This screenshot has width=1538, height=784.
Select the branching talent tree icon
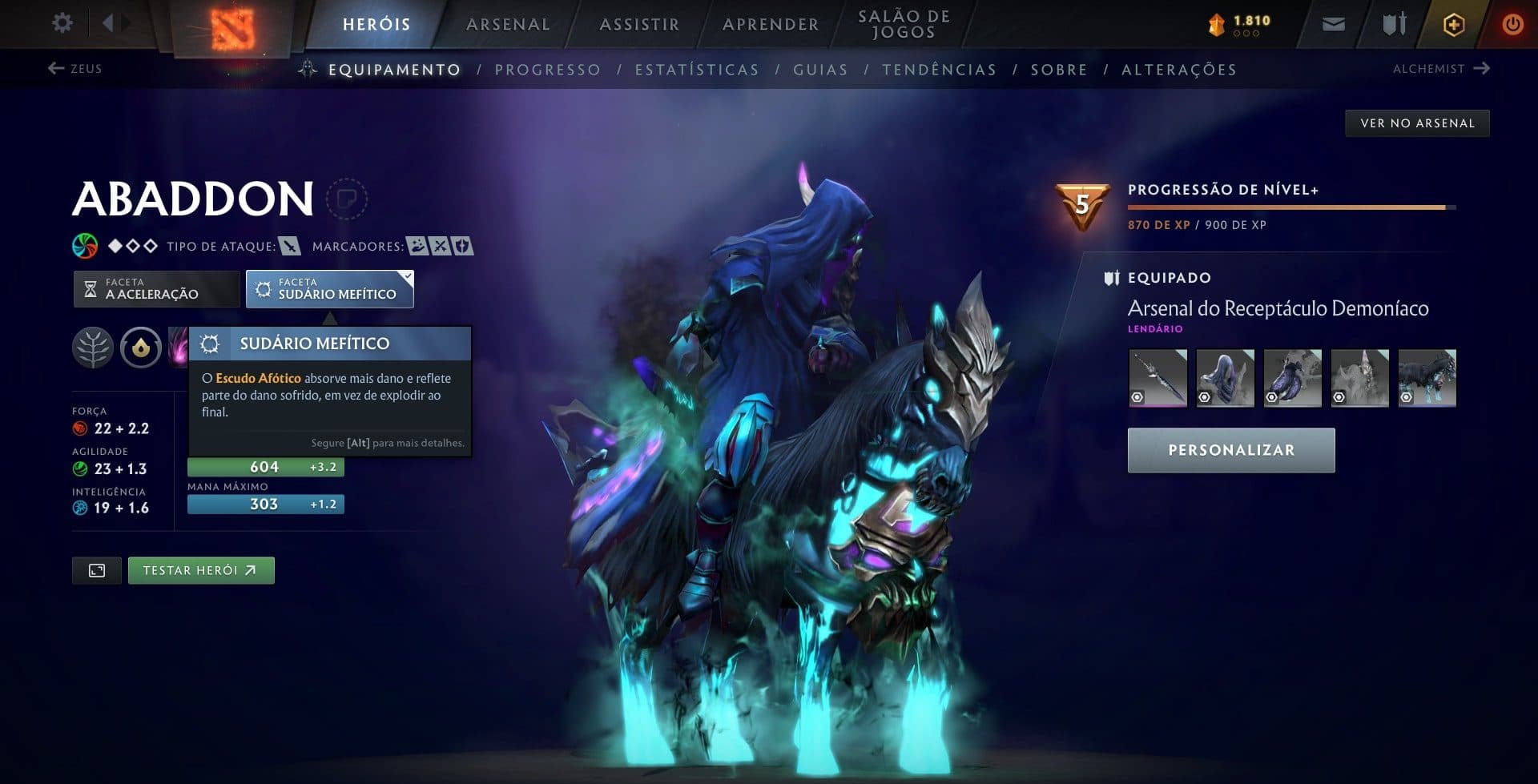click(94, 348)
